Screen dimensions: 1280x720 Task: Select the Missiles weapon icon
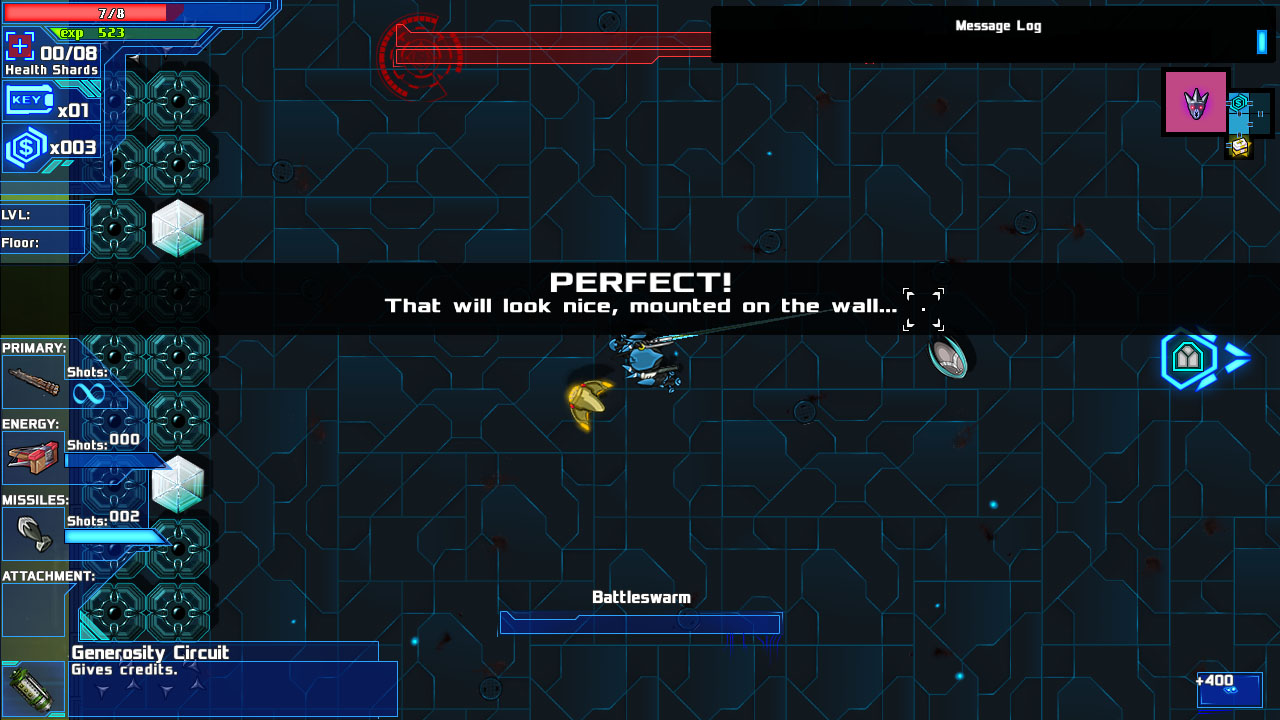34,533
